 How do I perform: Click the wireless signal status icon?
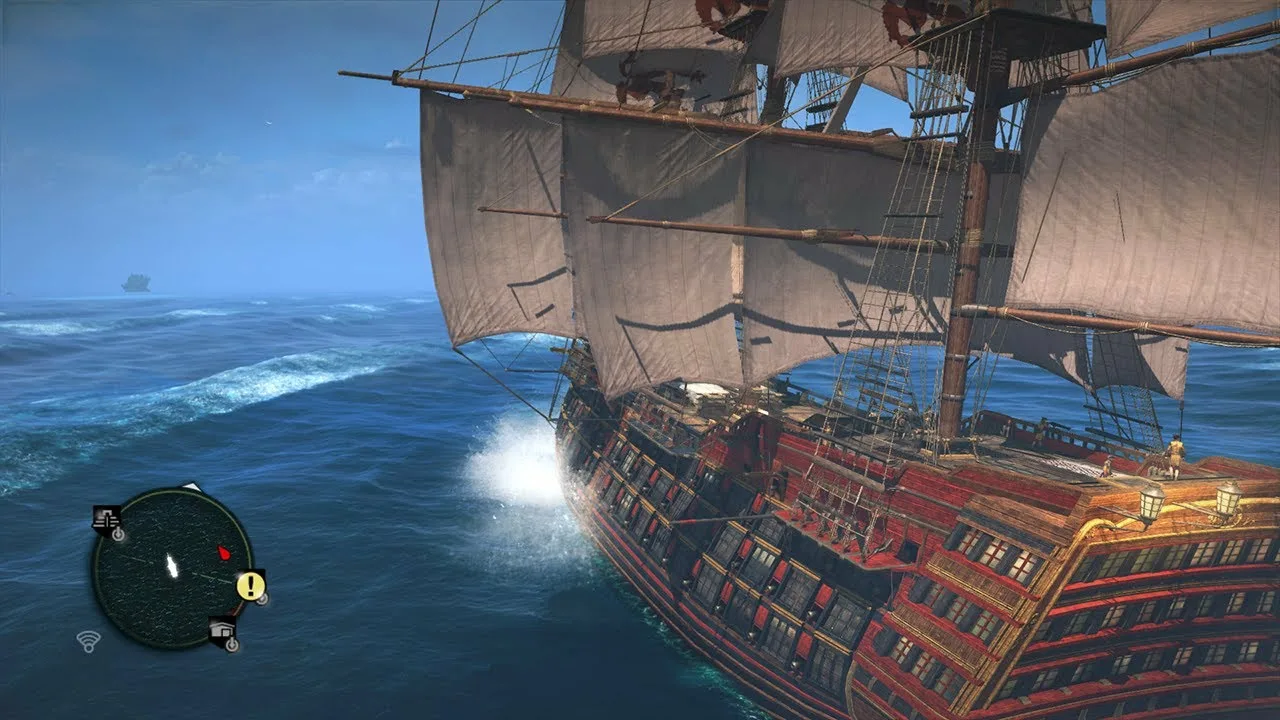click(89, 641)
